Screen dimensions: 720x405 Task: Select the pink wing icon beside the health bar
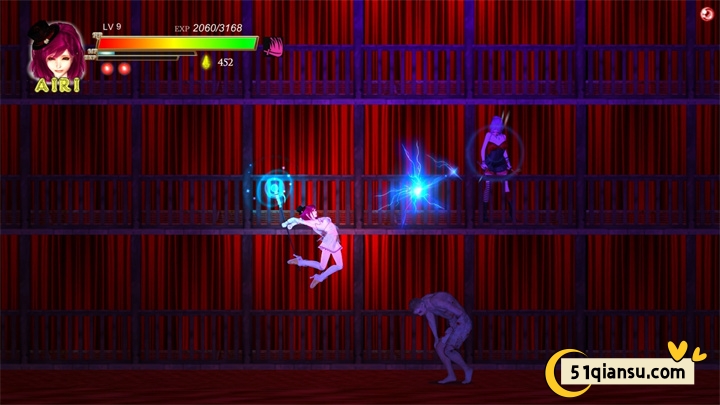click(273, 46)
